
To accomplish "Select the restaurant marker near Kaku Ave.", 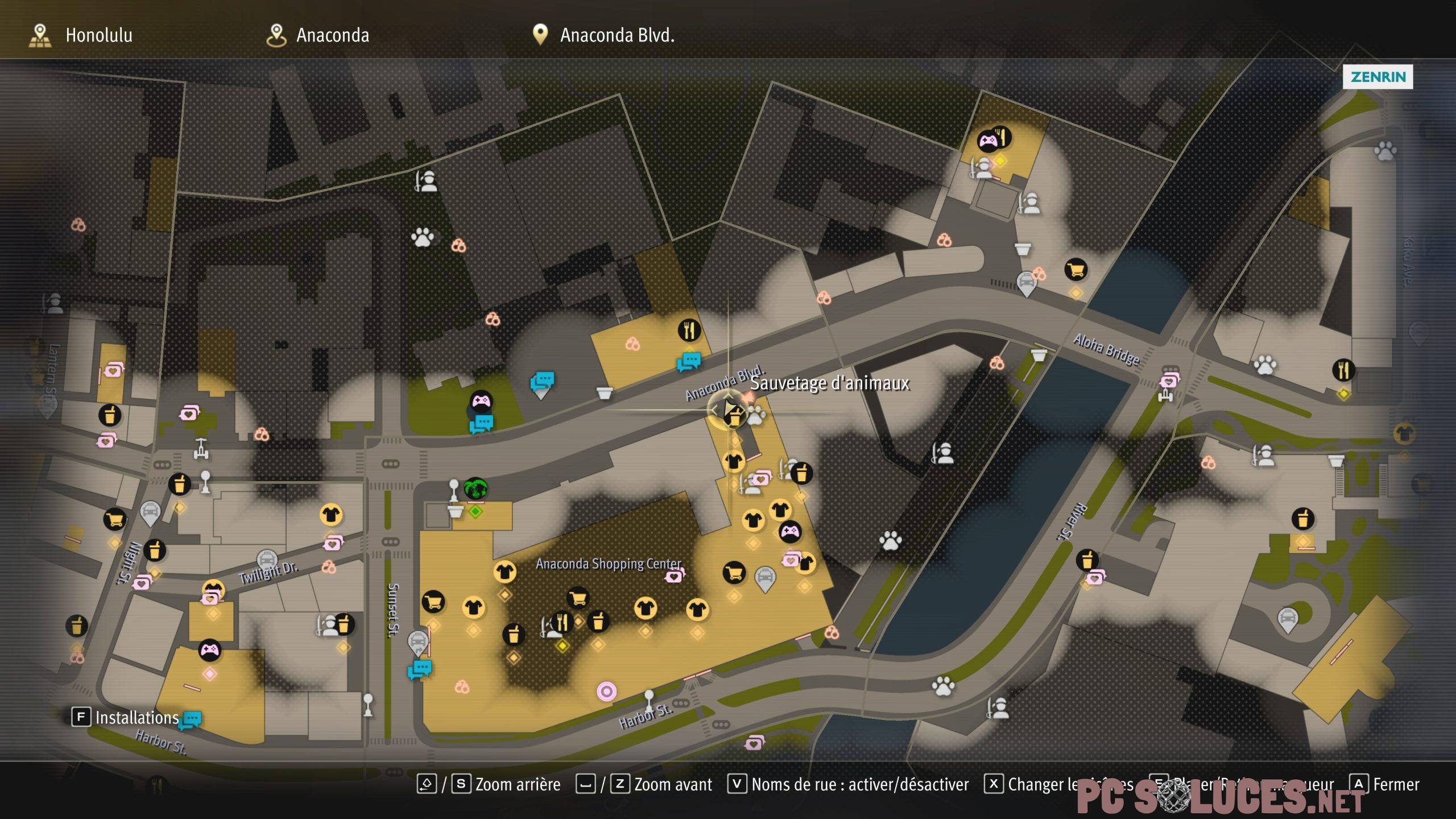I will pyautogui.click(x=1343, y=370).
